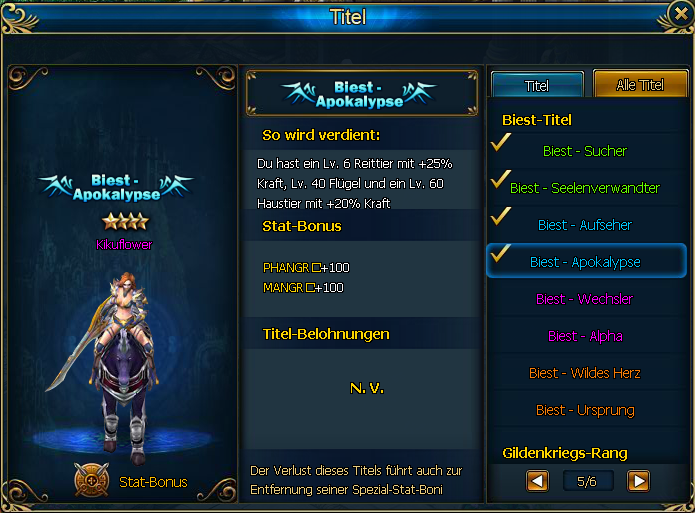Image resolution: width=695 pixels, height=513 pixels.
Task: Select the Biest - Sucher title
Action: [x=585, y=151]
